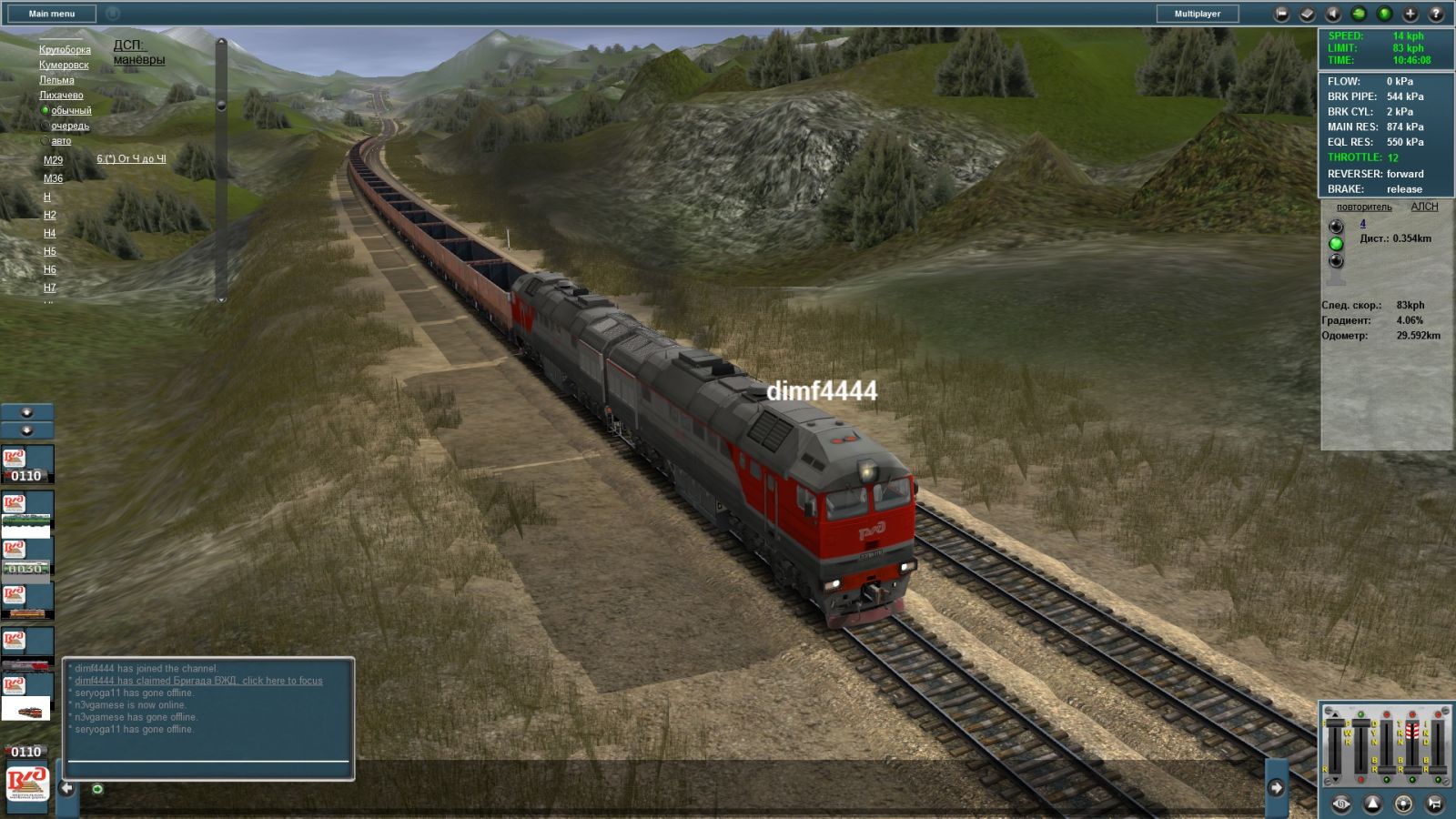This screenshot has width=1456, height=819.
Task: Select the 0110 train thumbnail
Action: pyautogui.click(x=26, y=464)
